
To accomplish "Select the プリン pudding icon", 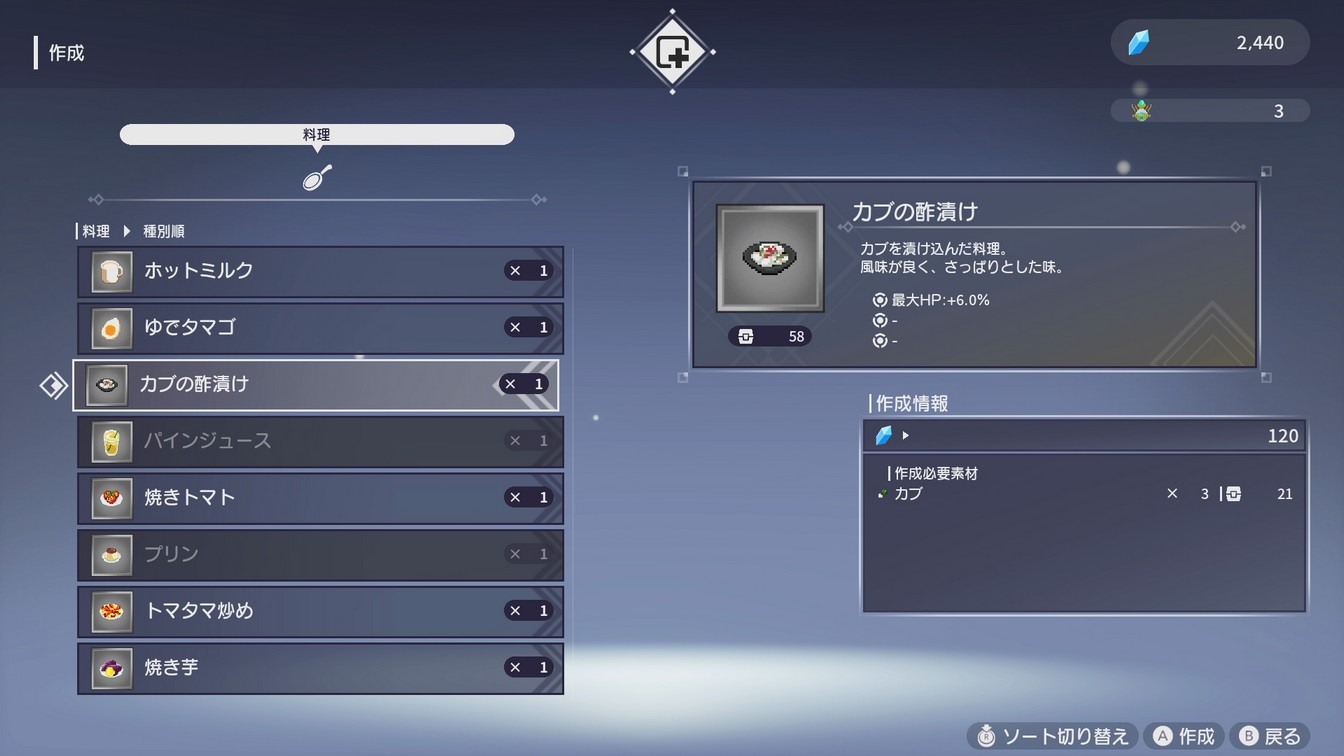I will [110, 554].
